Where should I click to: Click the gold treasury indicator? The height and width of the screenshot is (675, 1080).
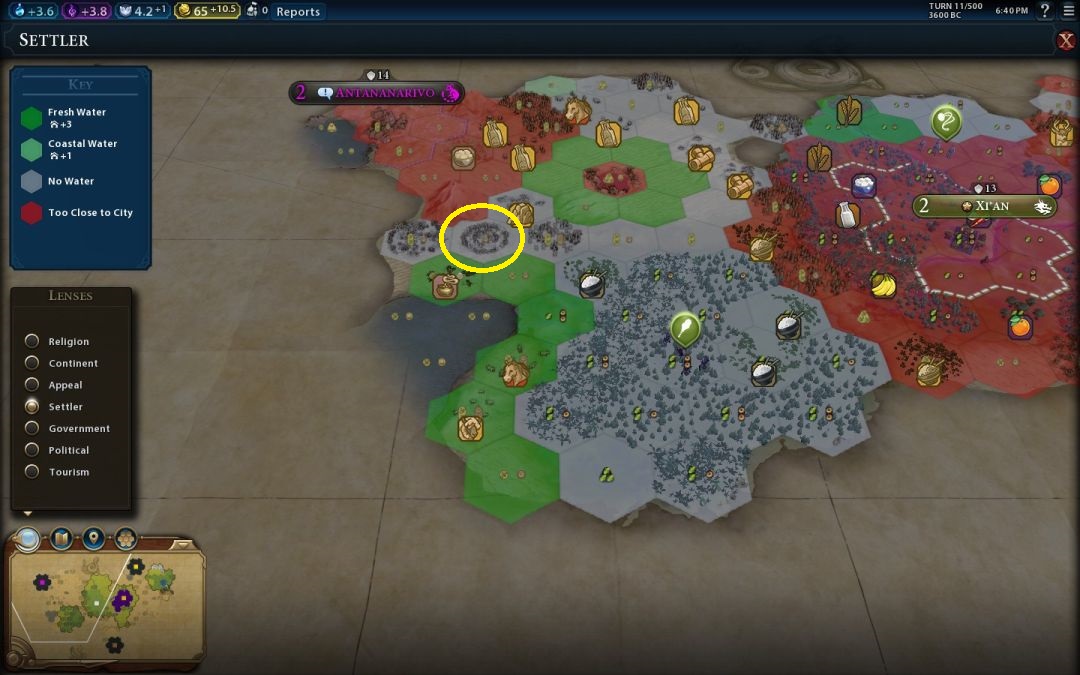(208, 11)
